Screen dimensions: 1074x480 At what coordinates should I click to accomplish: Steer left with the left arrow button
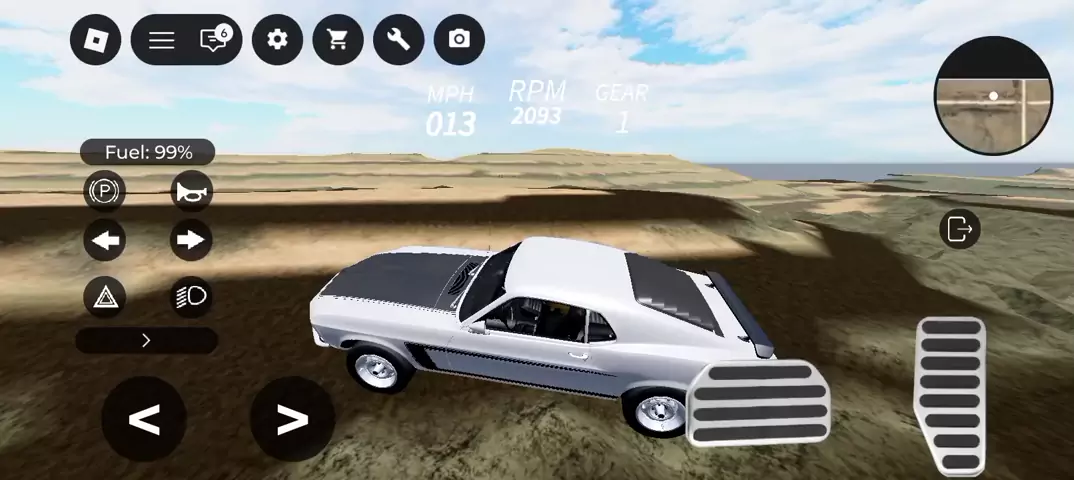144,420
